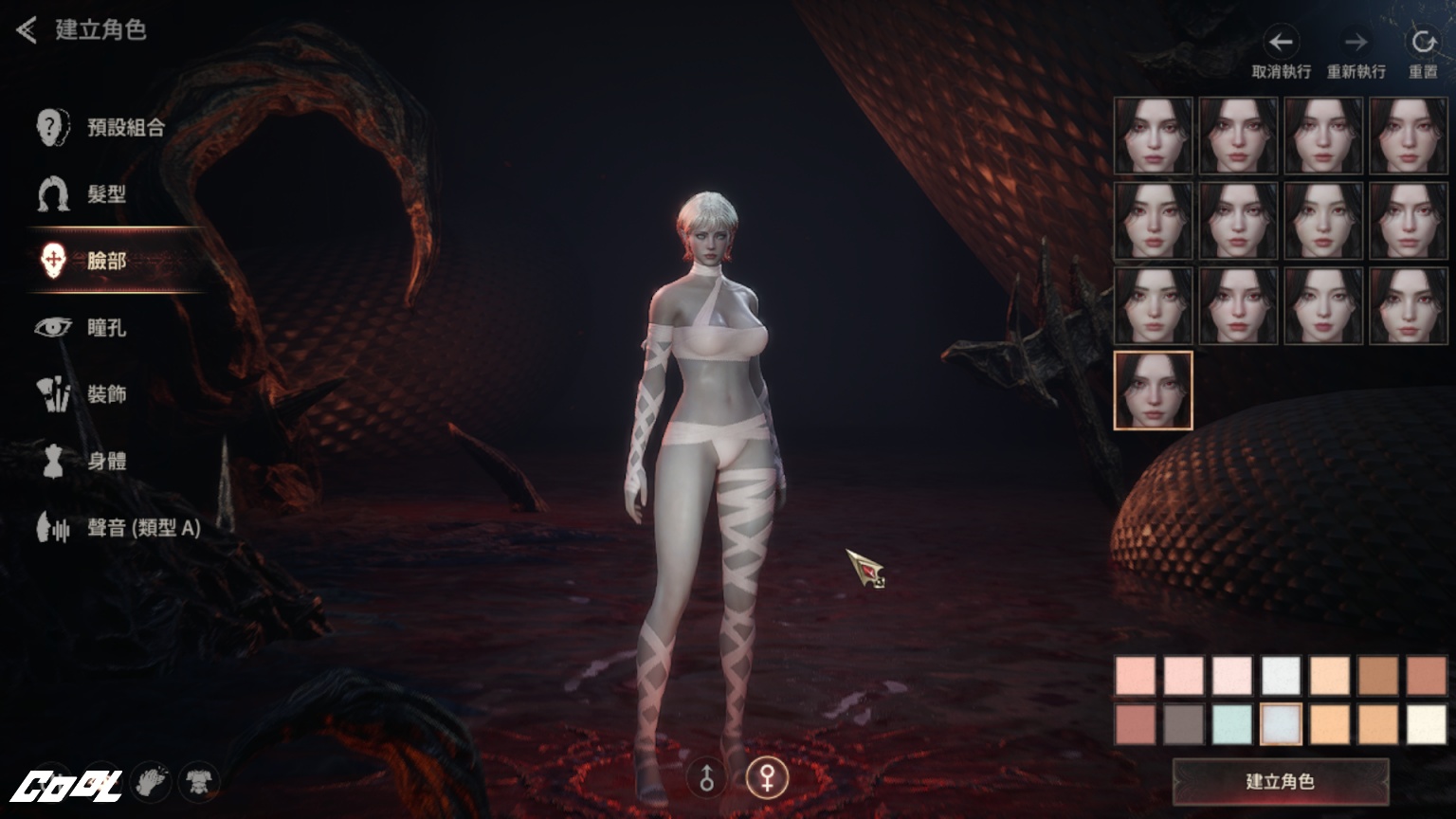Undo with the 取消執行 arrow

(x=1281, y=43)
